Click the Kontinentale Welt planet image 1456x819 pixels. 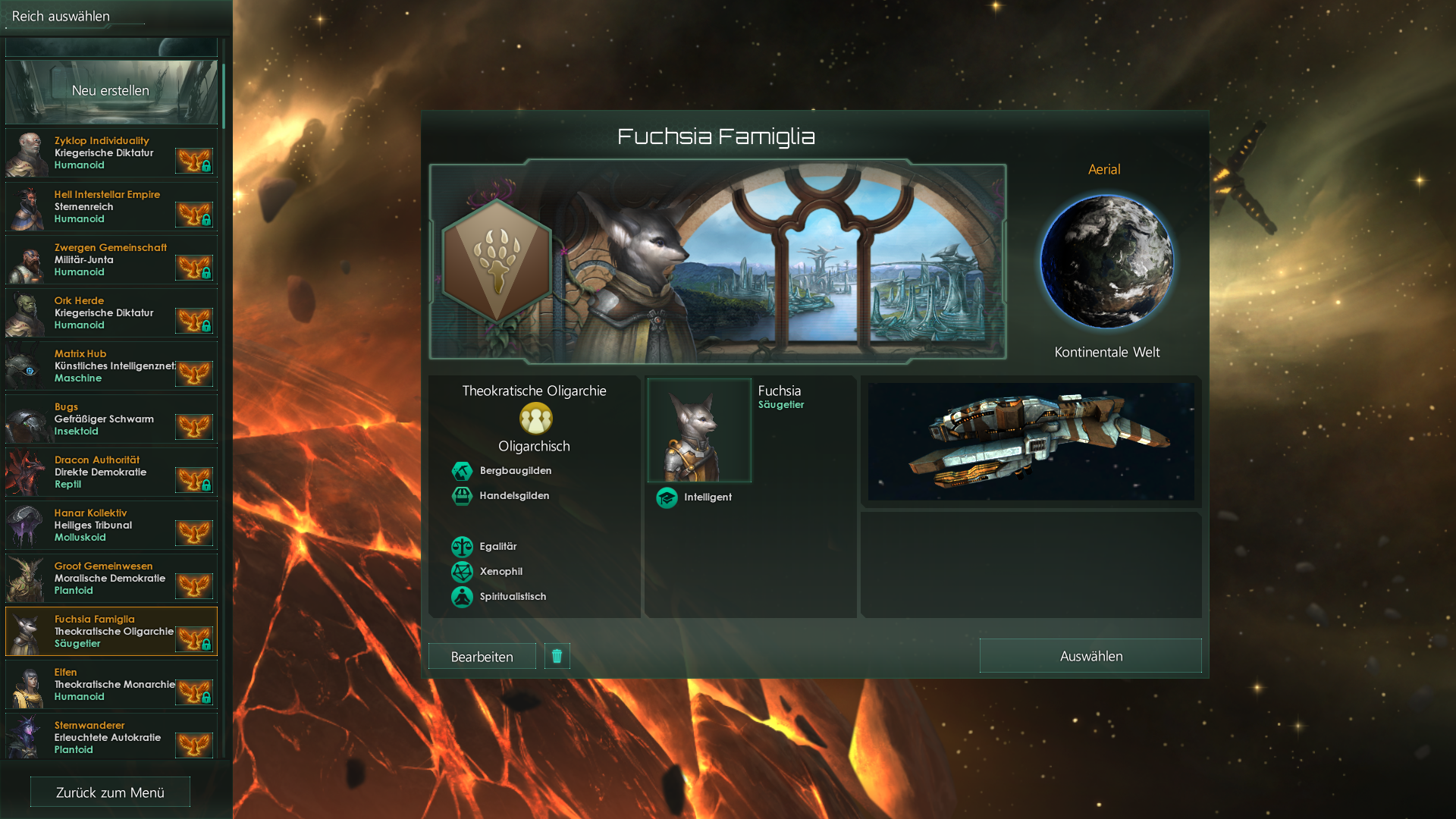coord(1106,262)
